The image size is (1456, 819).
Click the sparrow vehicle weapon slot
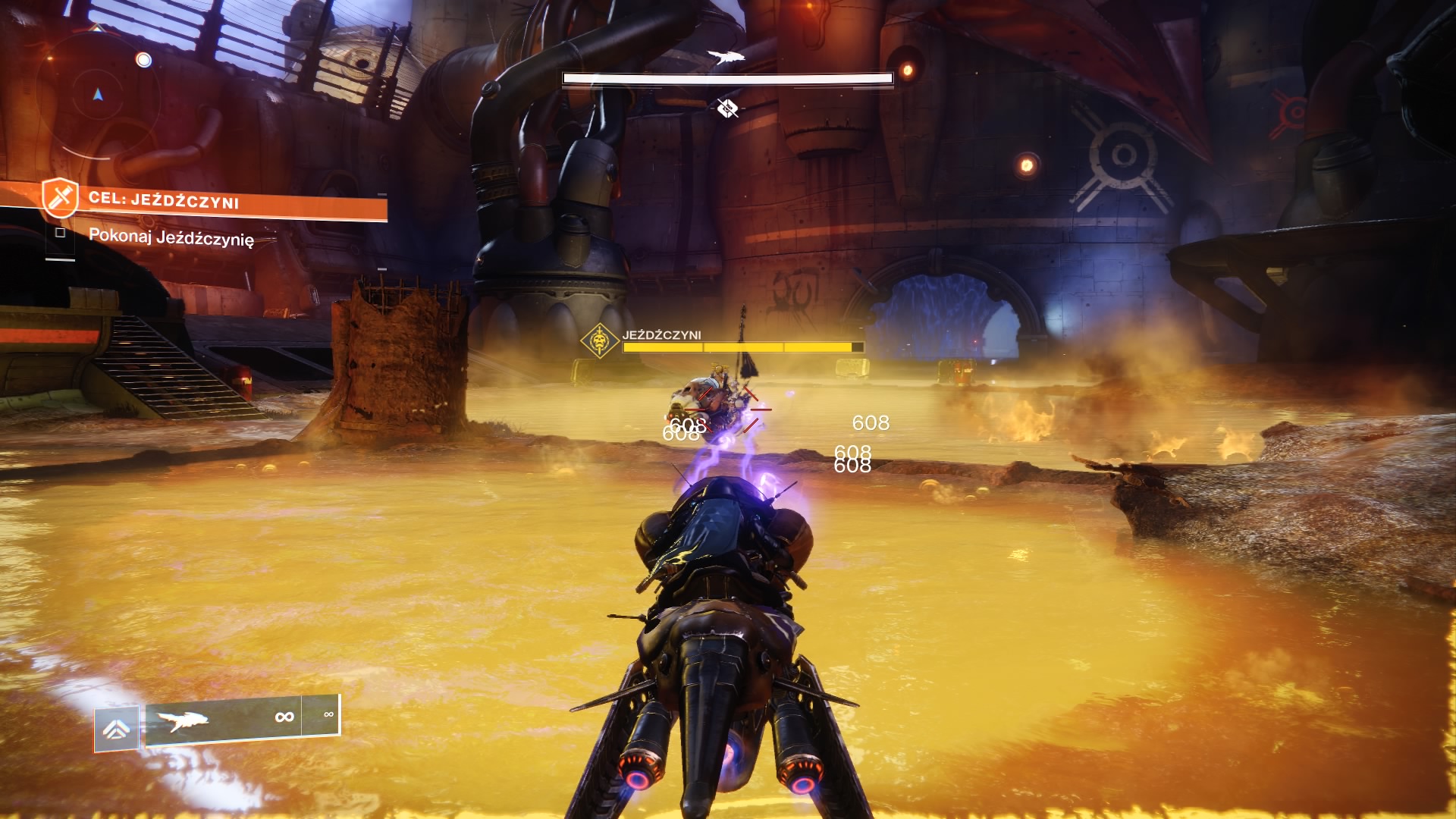223,717
